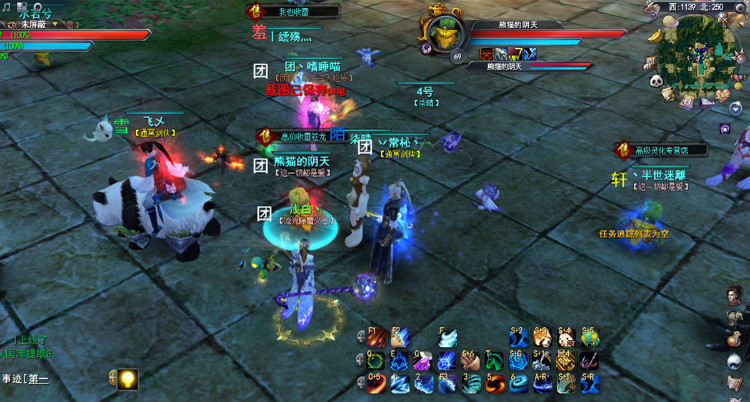Cast the E blue triangle skill
The width and height of the screenshot is (750, 402).
[x=397, y=361]
